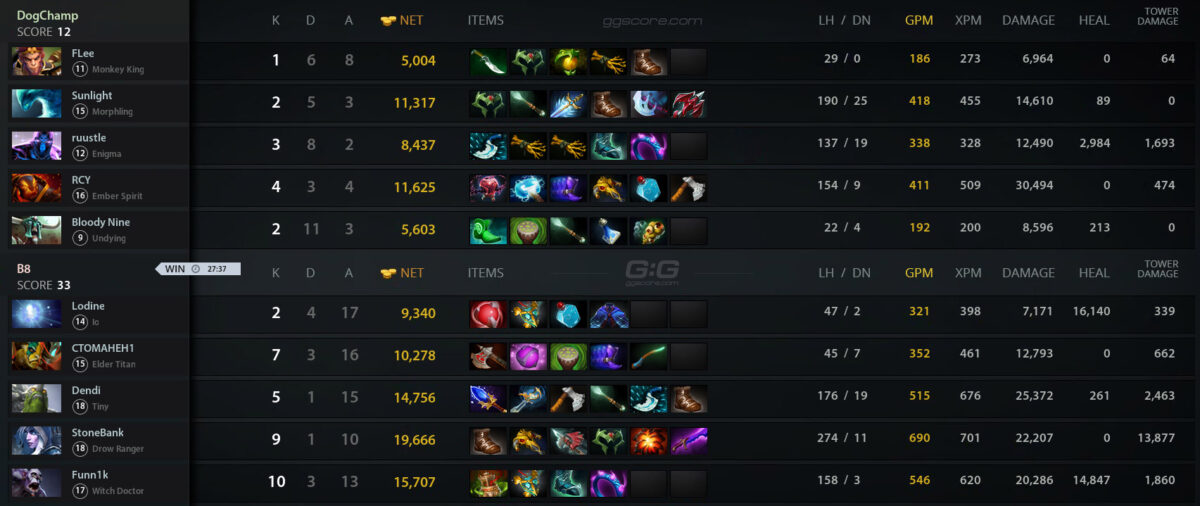Select Bloody Nine's Undying portrait
The width and height of the screenshot is (1200, 506).
(x=36, y=230)
